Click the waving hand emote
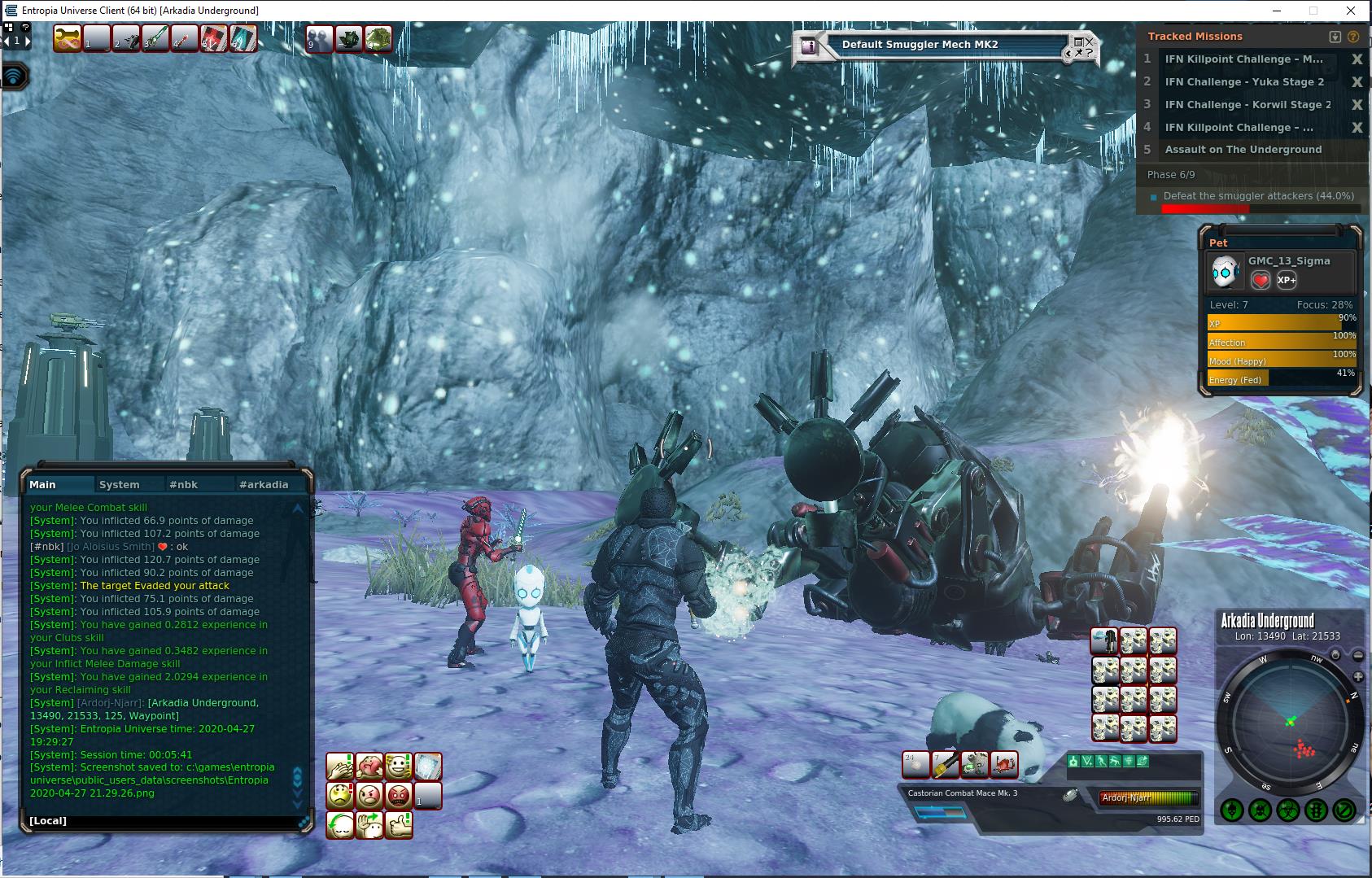Screen dimensions: 1372x878 click(369, 825)
